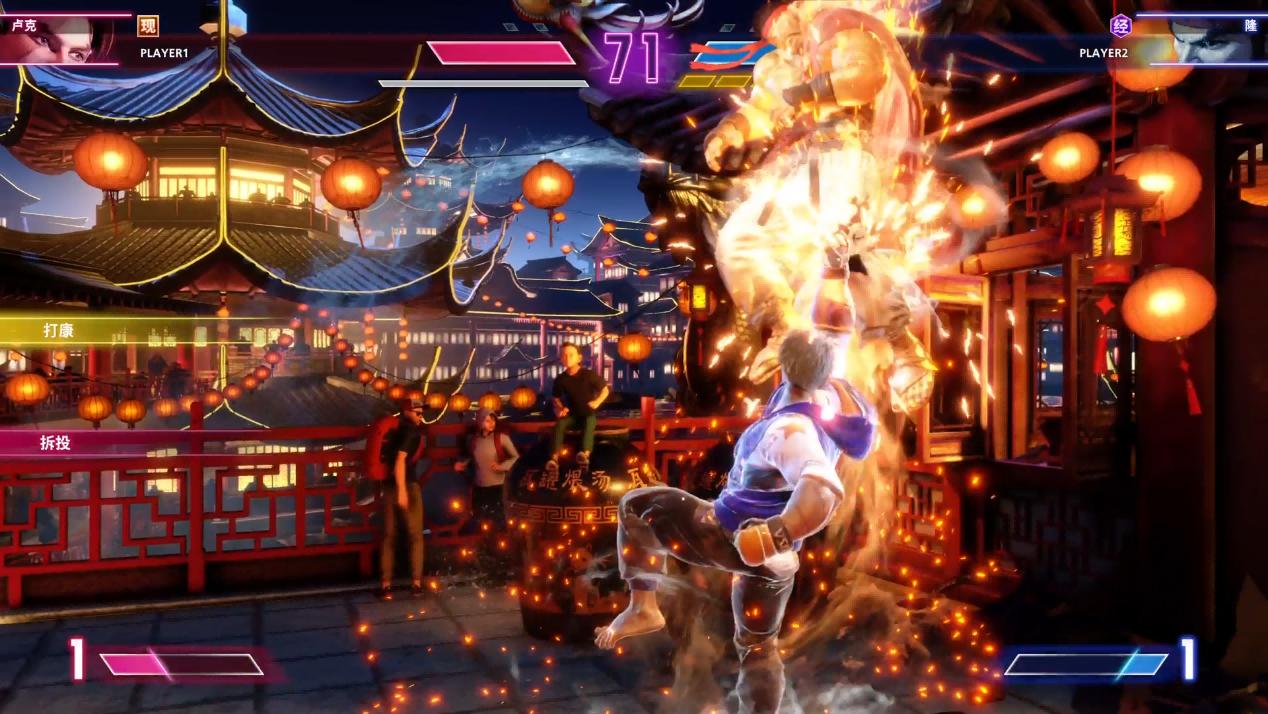Select Player 2's purple control type badge
Viewport: 1268px width, 714px height.
[1121, 26]
